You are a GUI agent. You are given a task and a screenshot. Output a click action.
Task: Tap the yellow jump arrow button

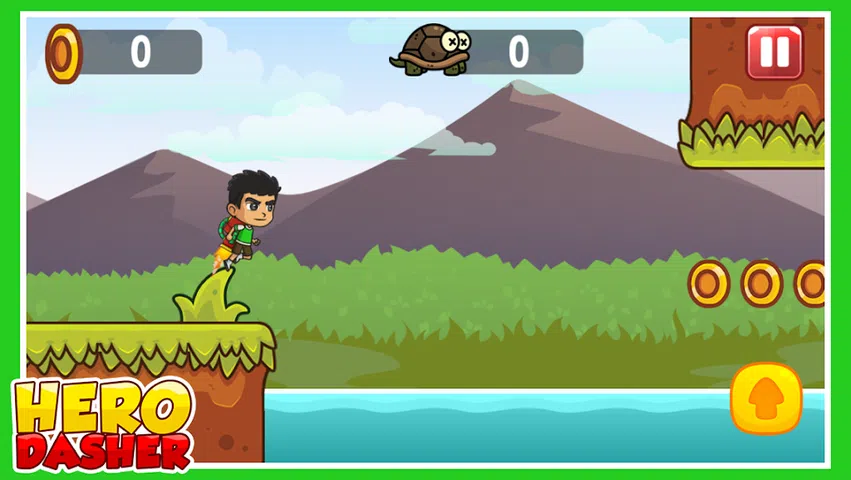click(x=766, y=398)
